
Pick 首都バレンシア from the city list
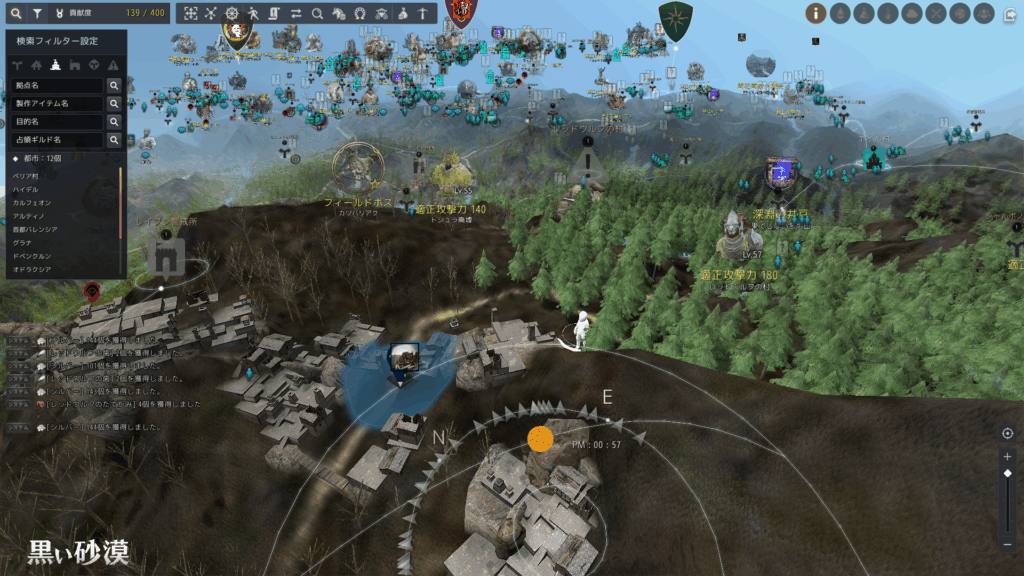35,229
